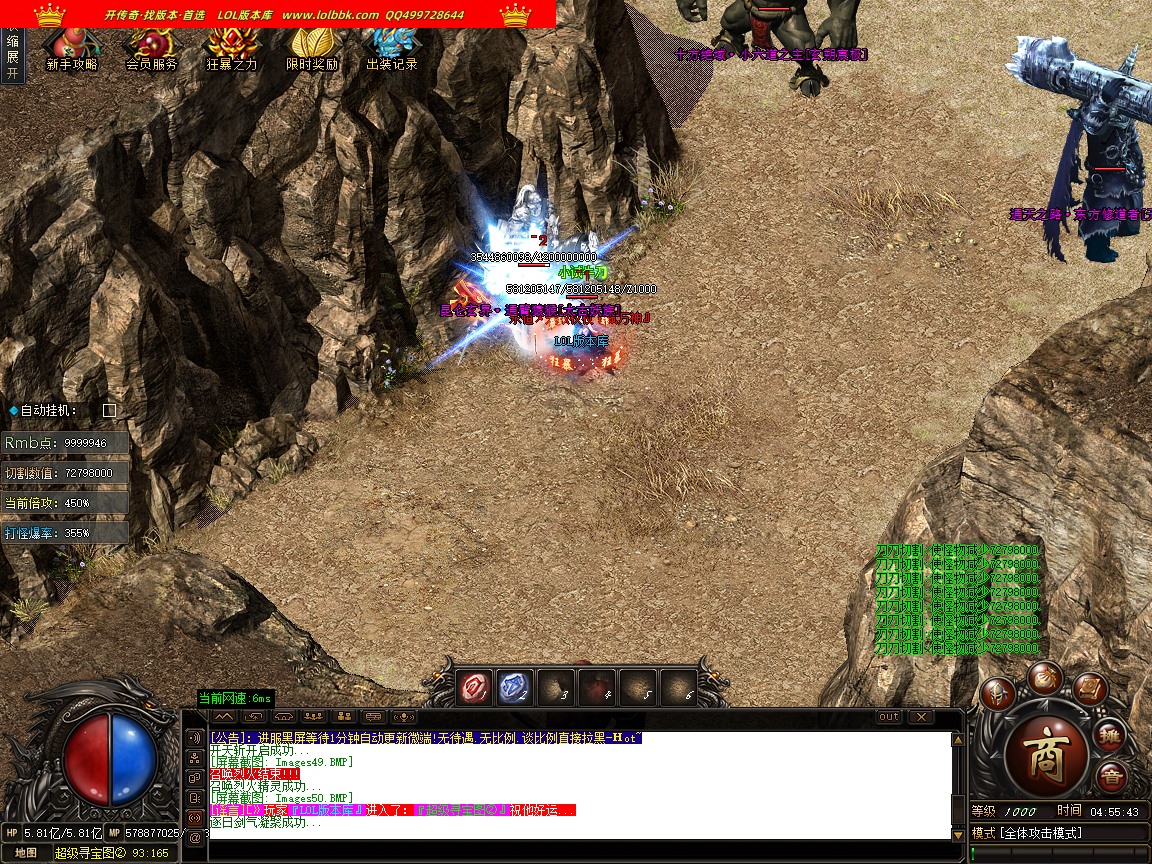This screenshot has width=1152, height=864.
Task: Click the 摊 stall button
Action: coord(1109,736)
